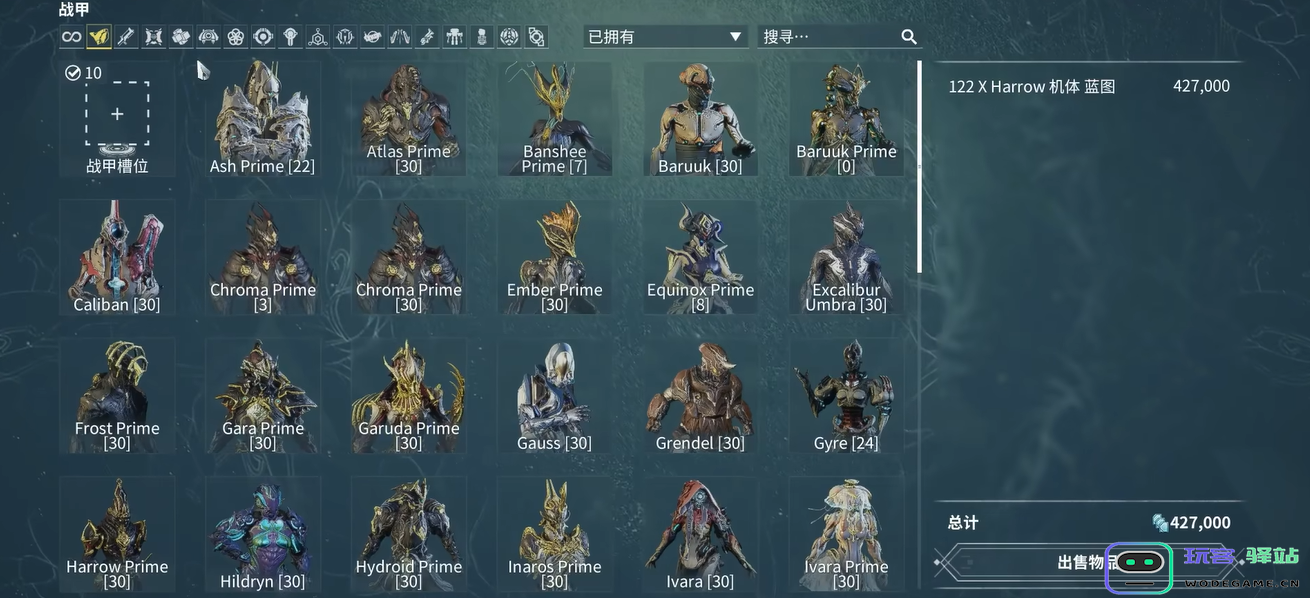
Task: Focus the 搜寻 search field
Action: (830, 37)
